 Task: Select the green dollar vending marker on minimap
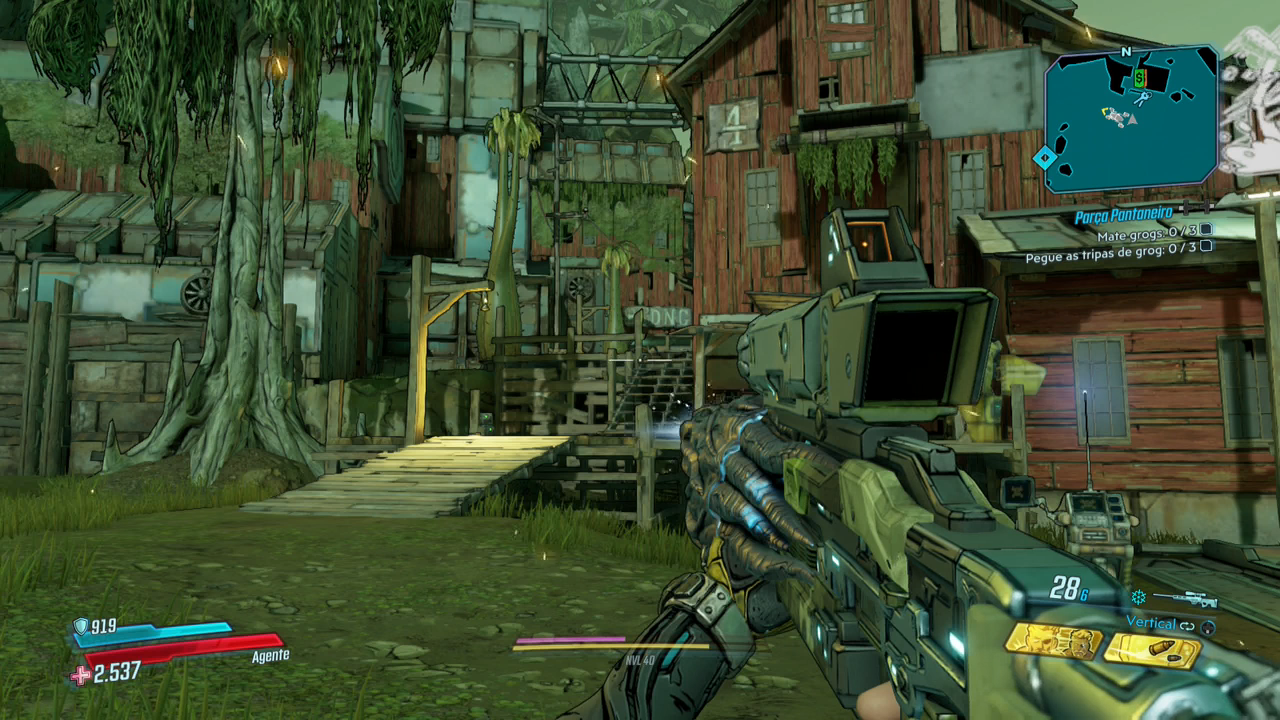[x=1139, y=77]
